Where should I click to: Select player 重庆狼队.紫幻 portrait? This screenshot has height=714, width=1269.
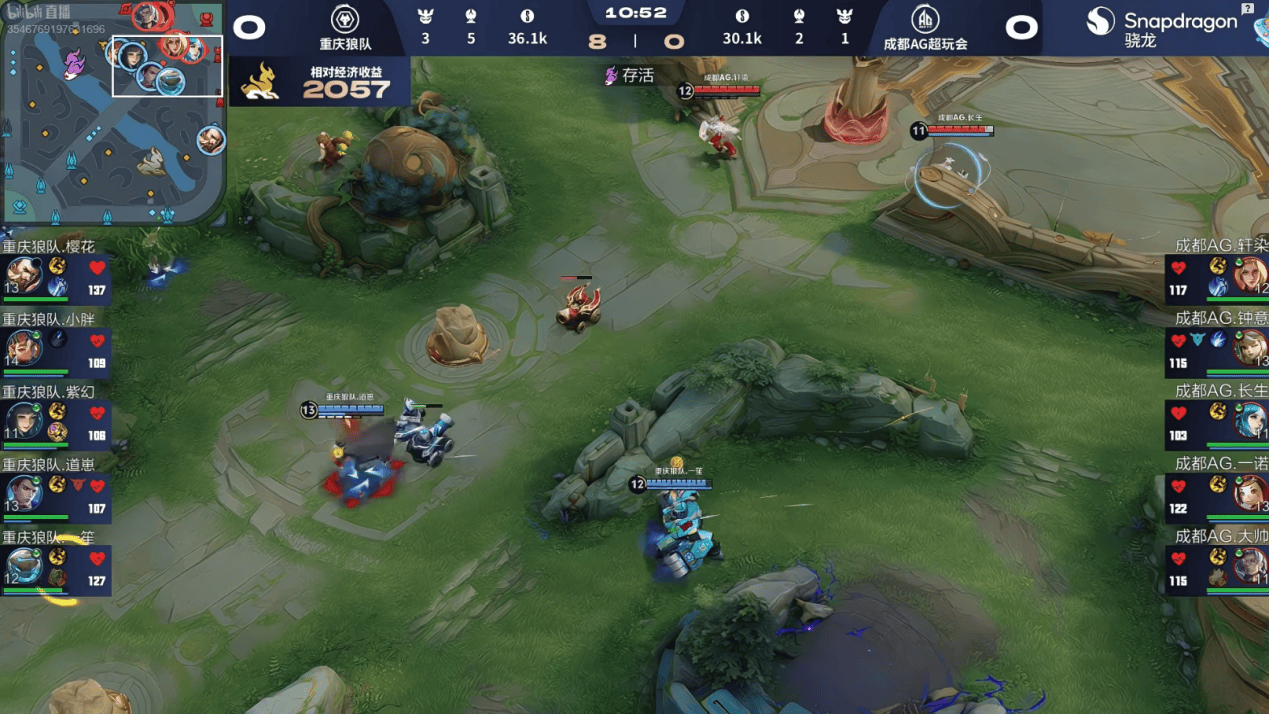coord(24,421)
